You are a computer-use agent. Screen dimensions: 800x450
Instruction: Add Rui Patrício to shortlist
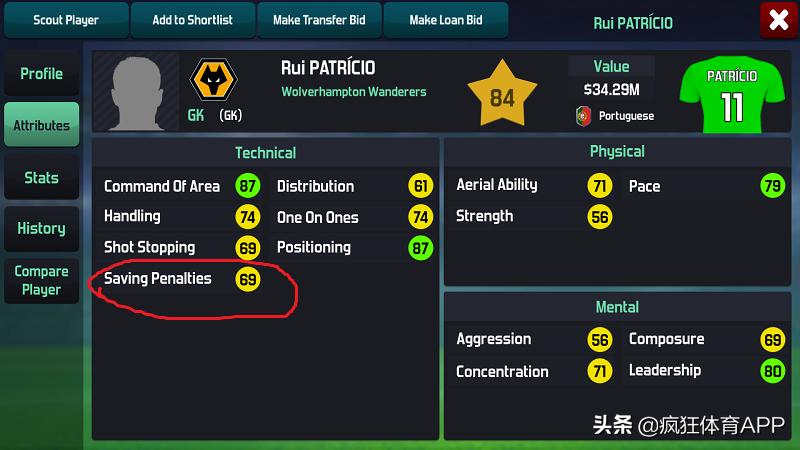(x=192, y=20)
